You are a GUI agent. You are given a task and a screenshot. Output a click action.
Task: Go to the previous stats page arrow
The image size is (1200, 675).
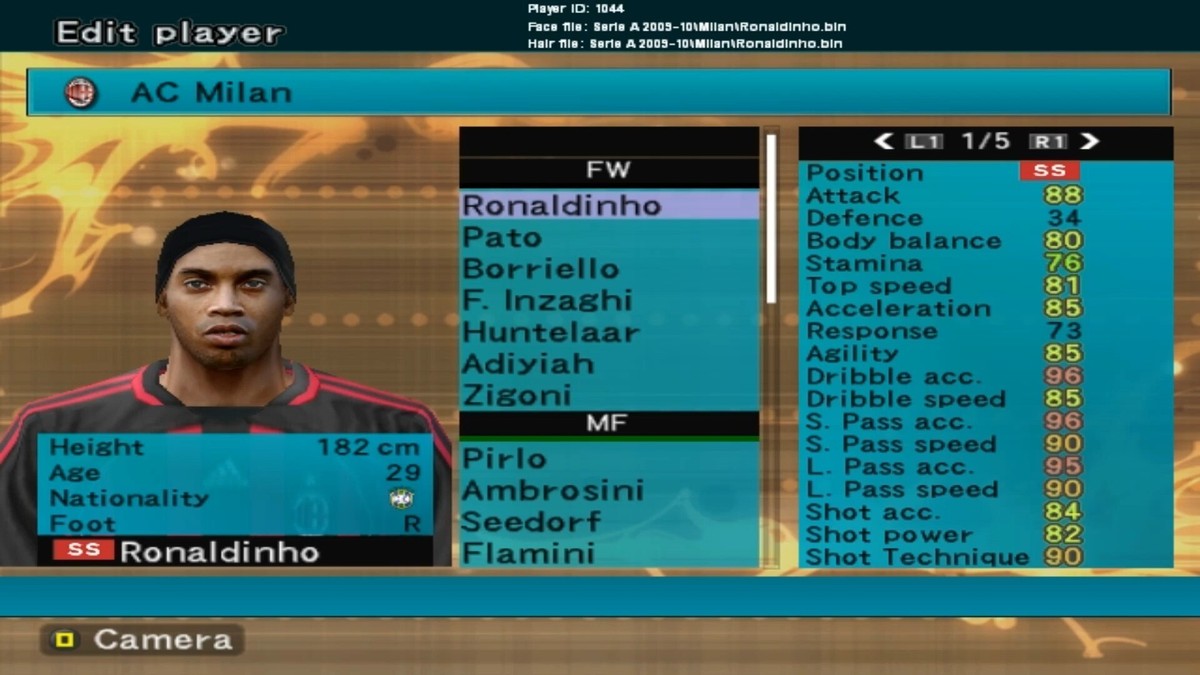[x=884, y=142]
